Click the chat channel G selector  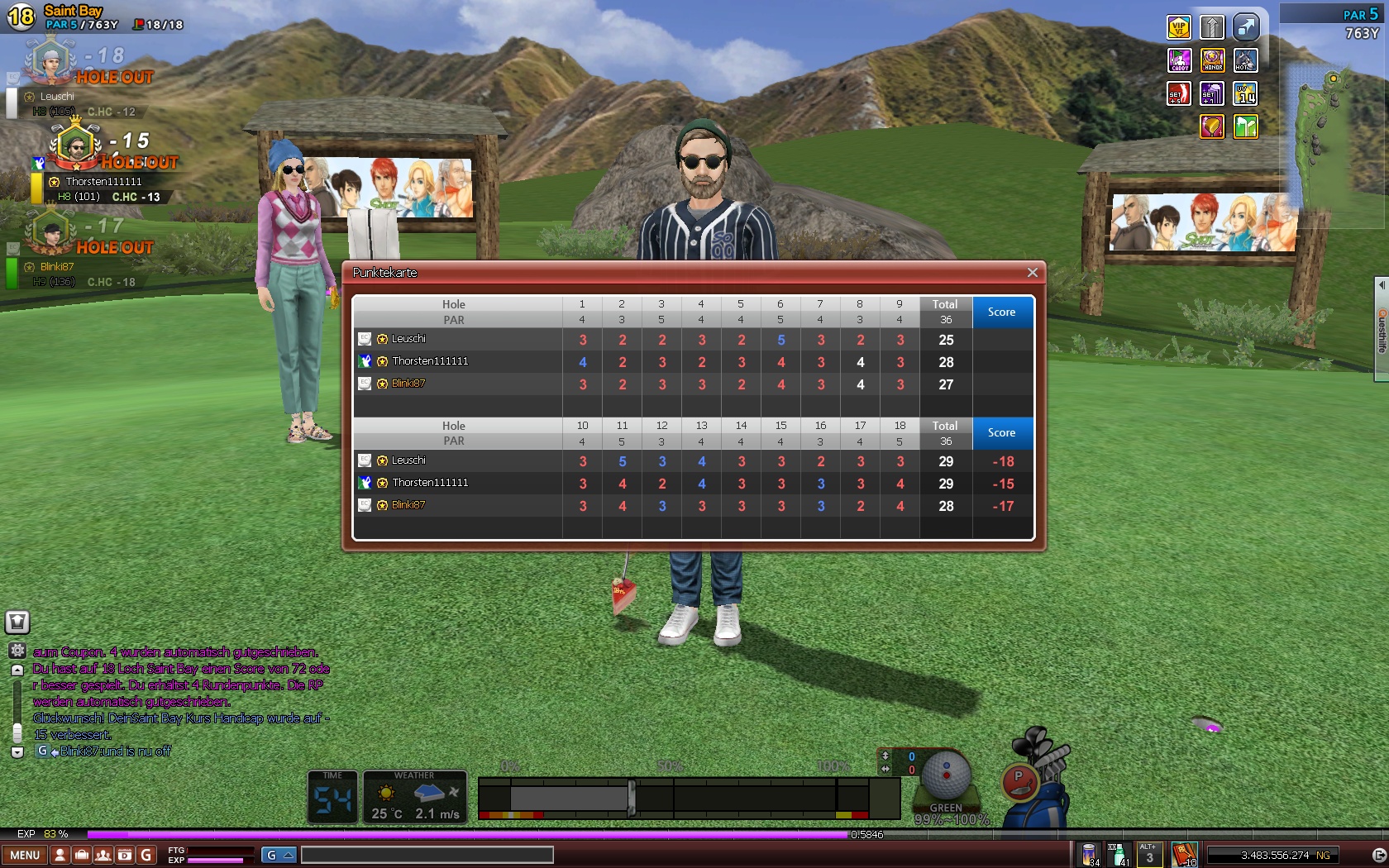(279, 856)
